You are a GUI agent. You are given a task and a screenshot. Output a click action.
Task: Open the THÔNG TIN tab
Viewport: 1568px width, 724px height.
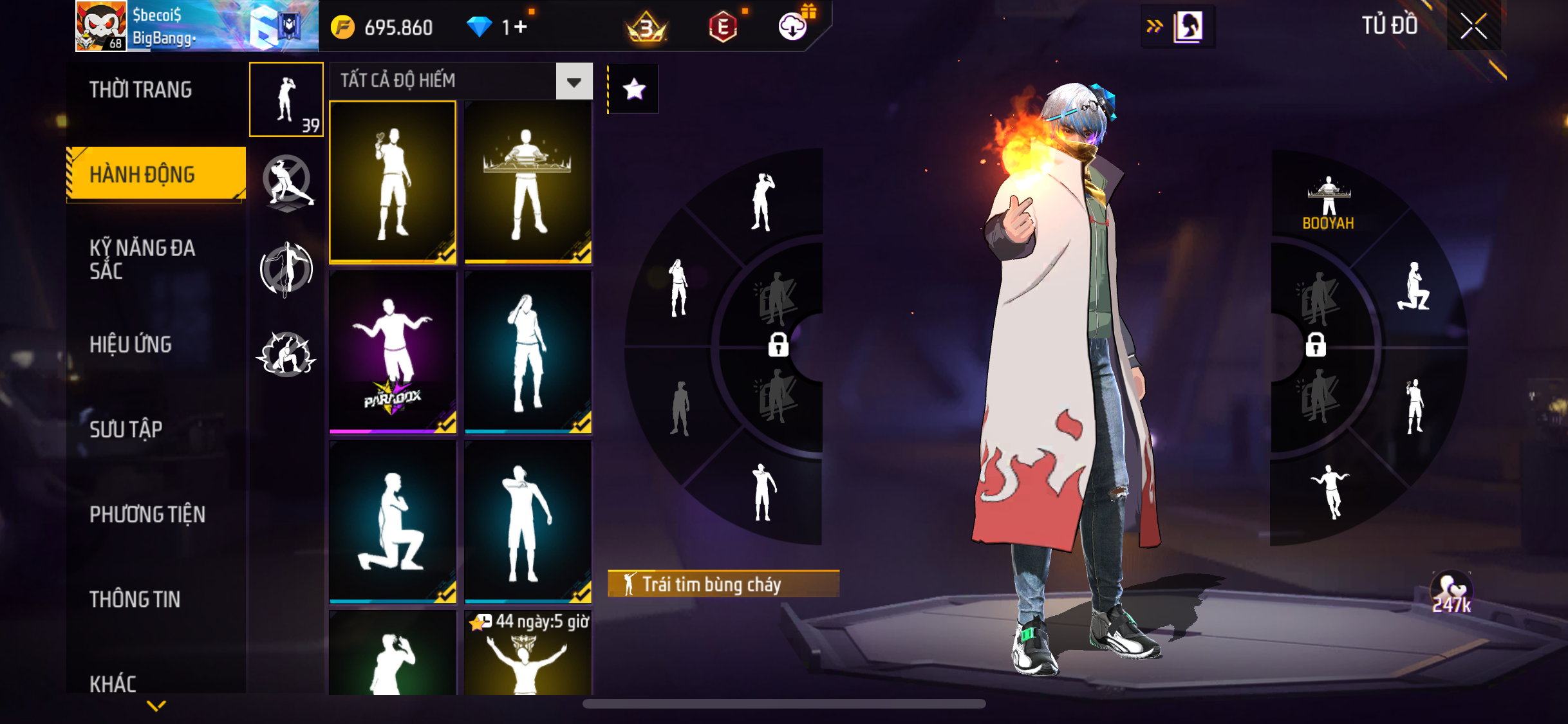point(135,599)
